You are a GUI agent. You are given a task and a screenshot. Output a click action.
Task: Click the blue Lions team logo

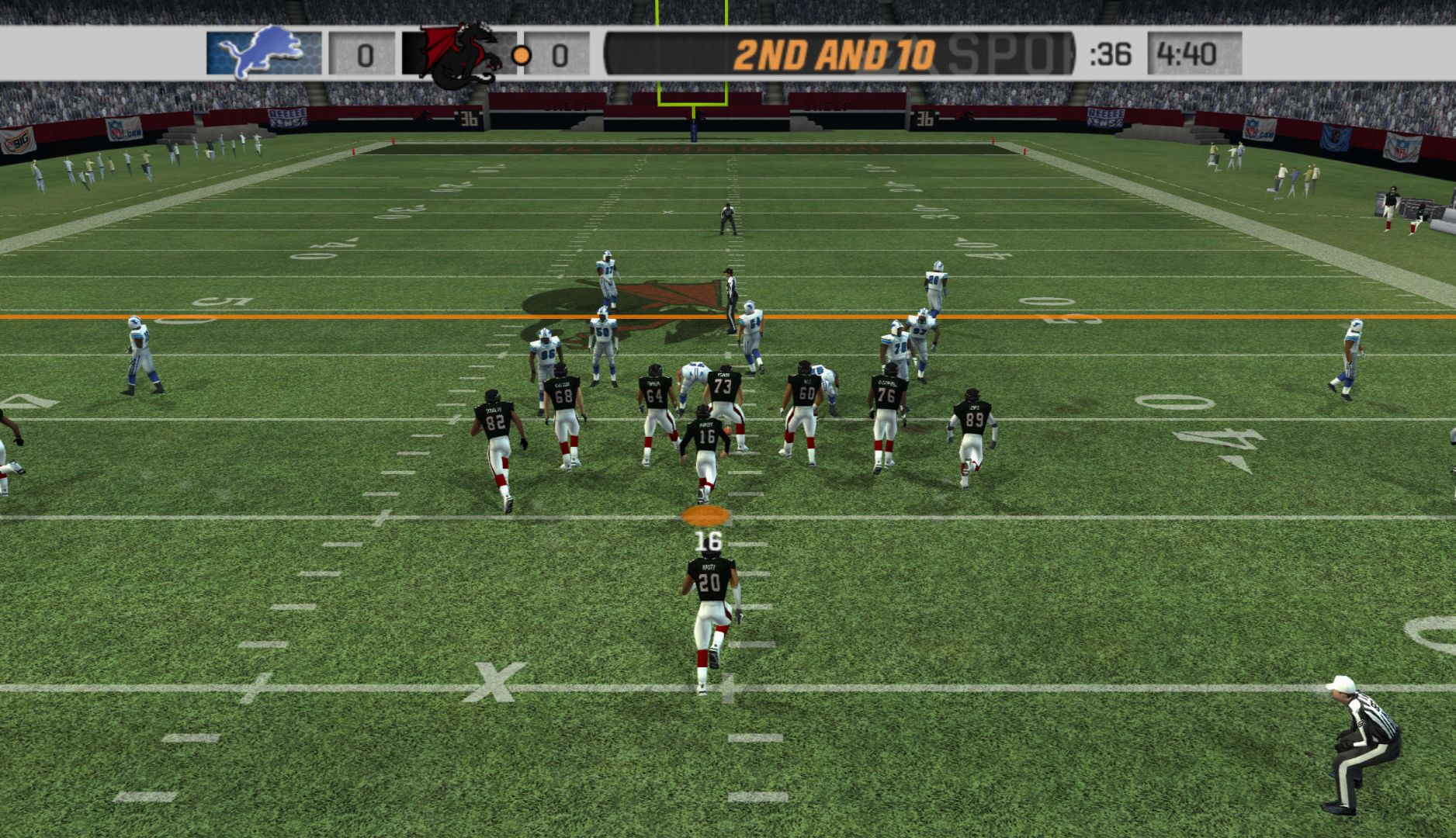tap(262, 53)
